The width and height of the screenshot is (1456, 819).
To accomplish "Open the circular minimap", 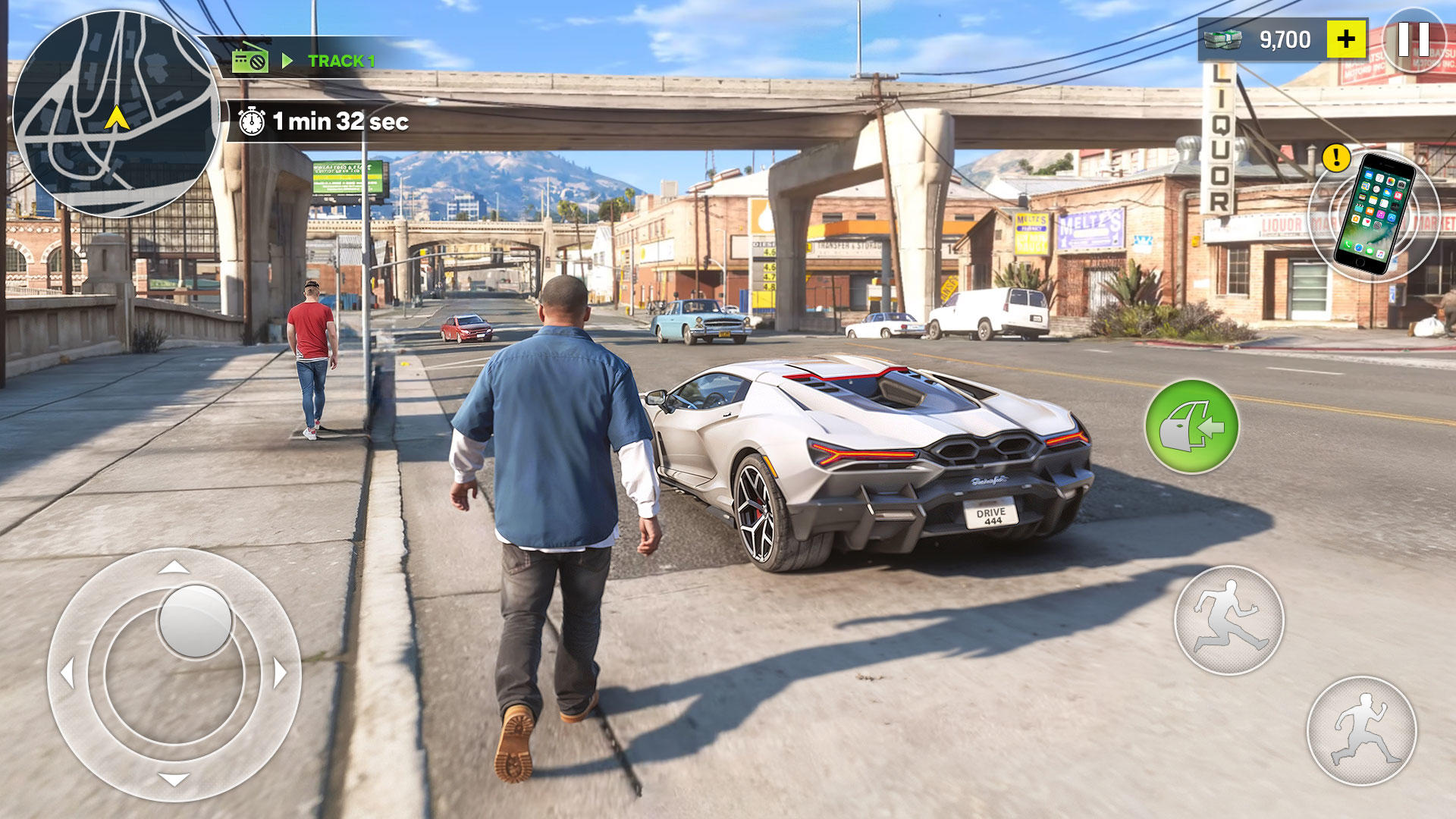I will coord(115,114).
